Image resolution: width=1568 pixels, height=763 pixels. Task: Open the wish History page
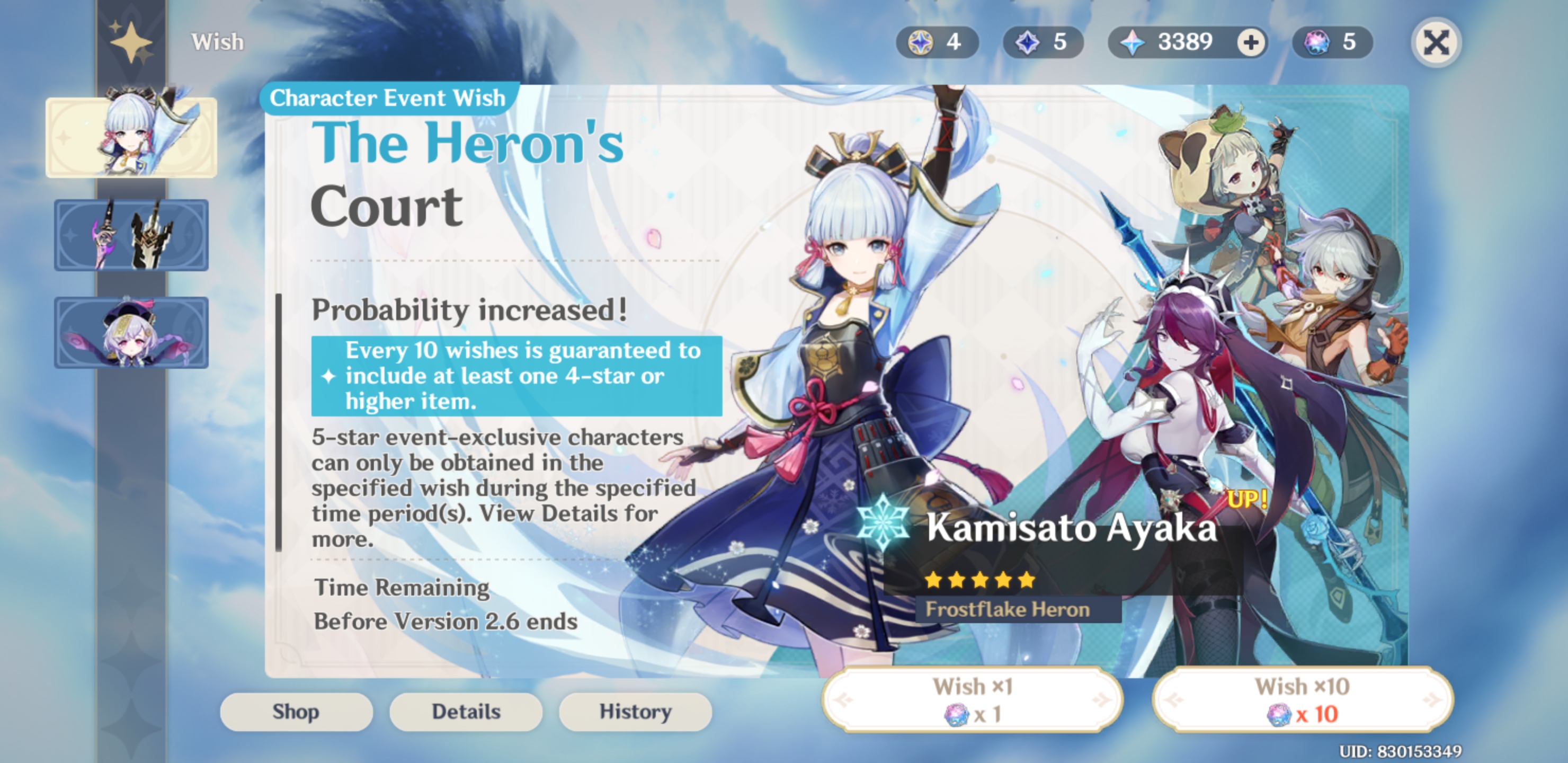[634, 711]
